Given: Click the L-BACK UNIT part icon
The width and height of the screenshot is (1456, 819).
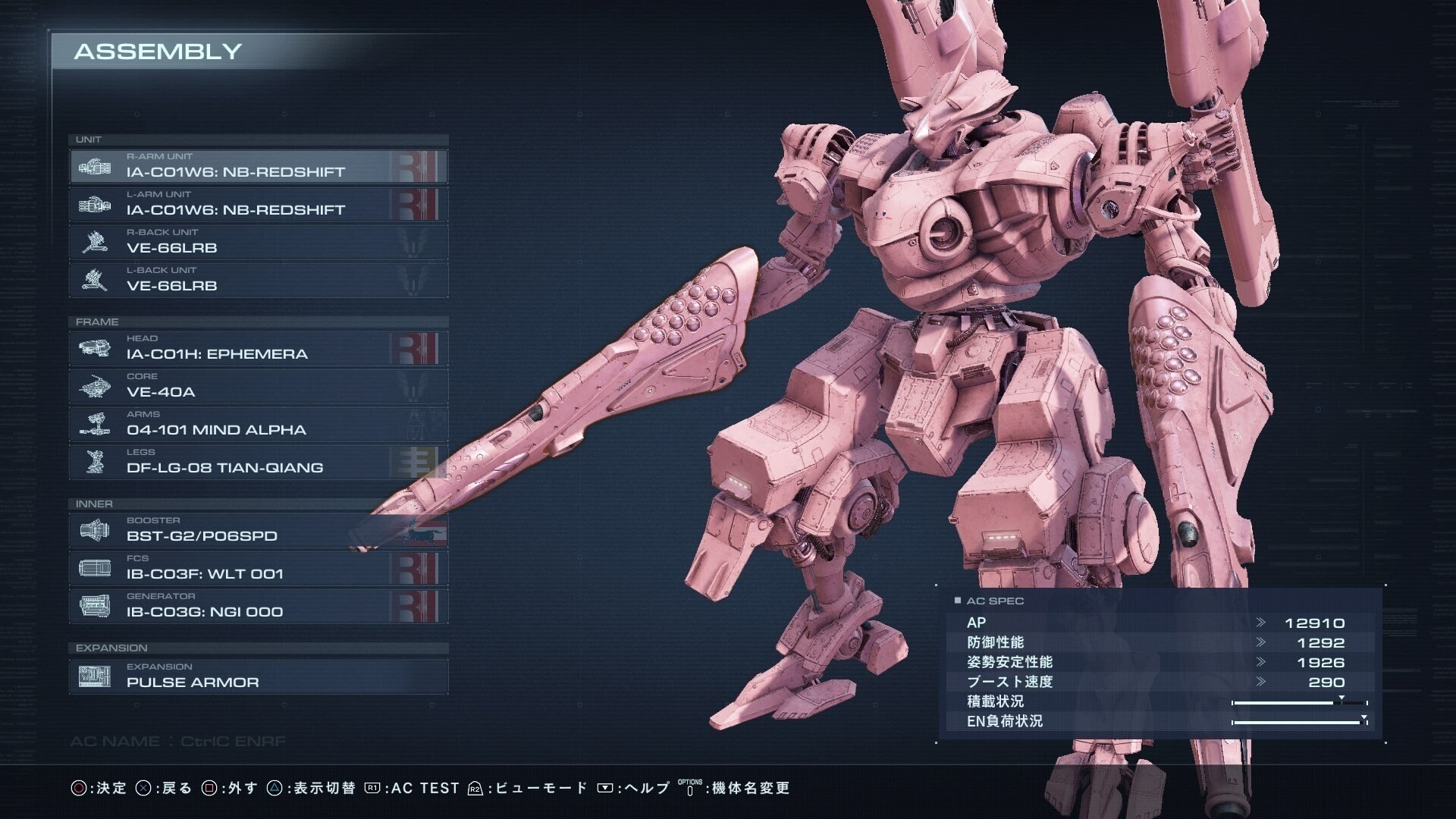Looking at the screenshot, I should [x=95, y=279].
